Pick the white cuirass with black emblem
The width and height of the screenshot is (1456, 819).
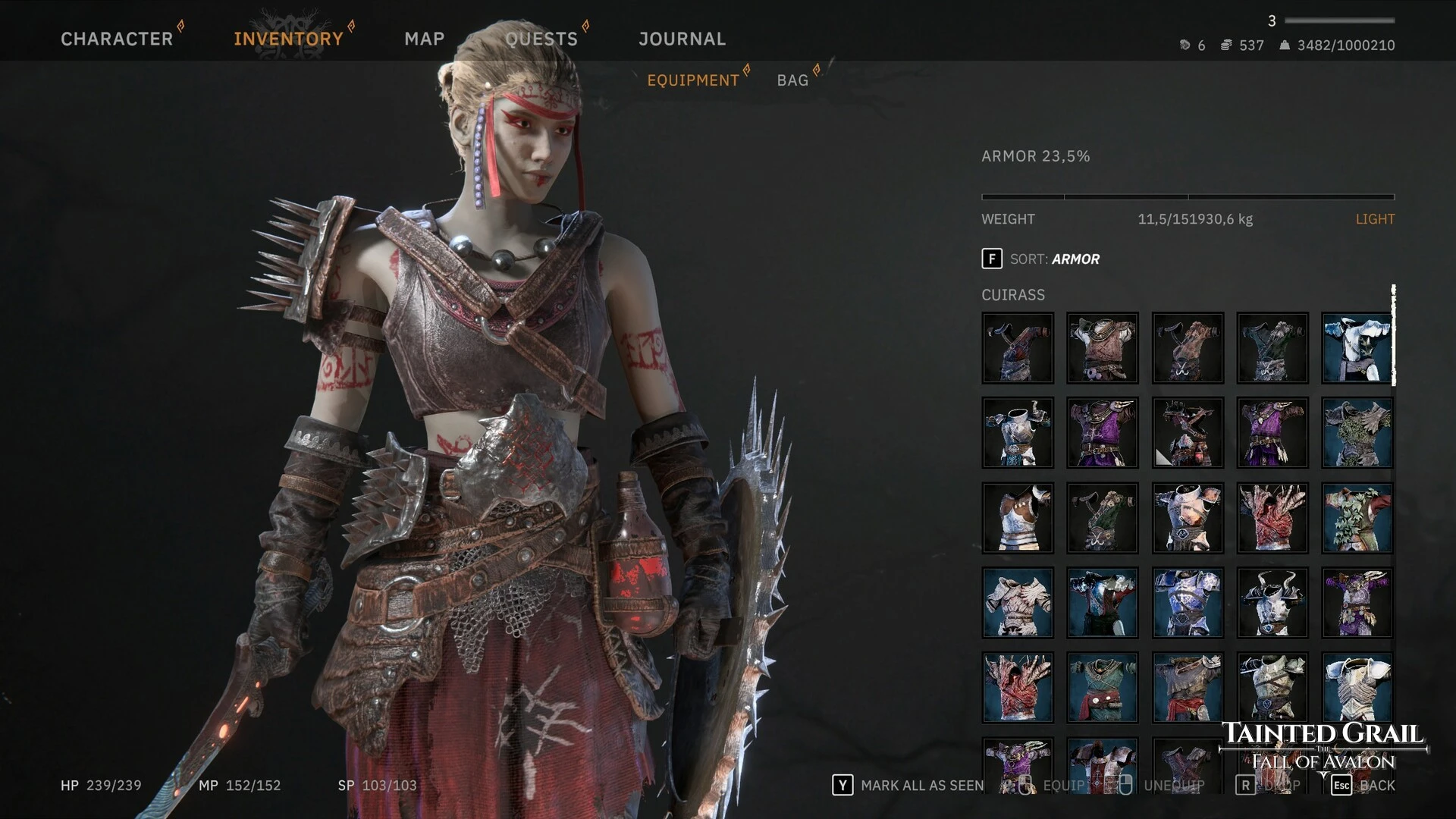point(1357,348)
